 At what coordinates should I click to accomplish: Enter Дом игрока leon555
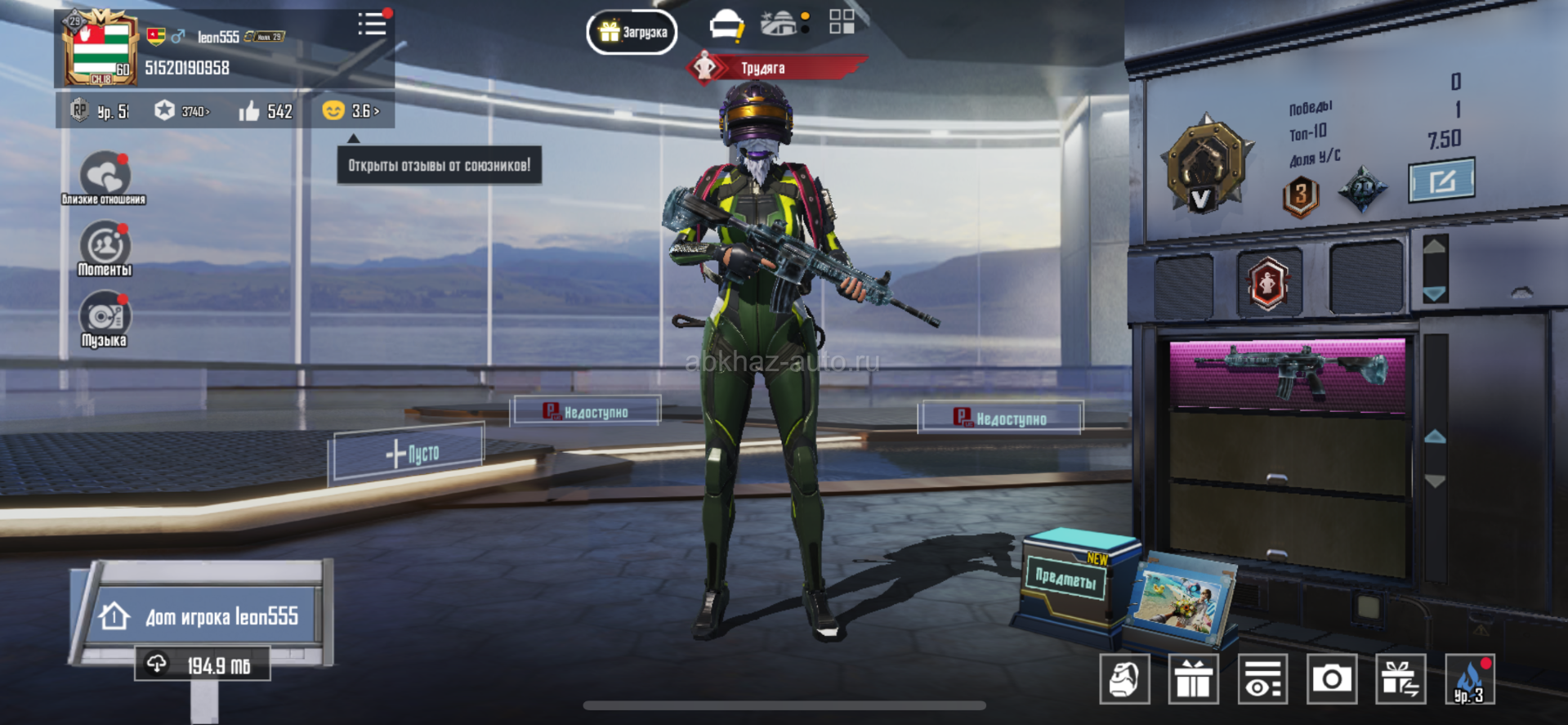pyautogui.click(x=206, y=616)
